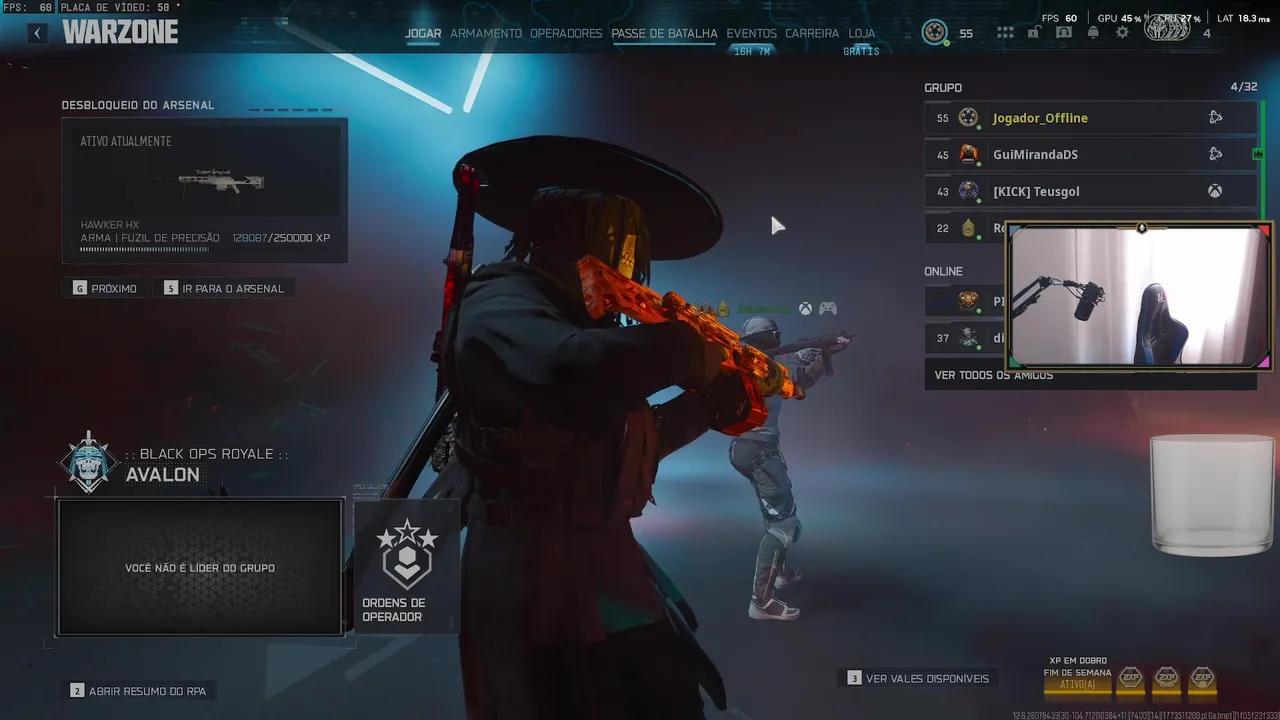Click the lock icon in the top bar

pyautogui.click(x=1034, y=31)
